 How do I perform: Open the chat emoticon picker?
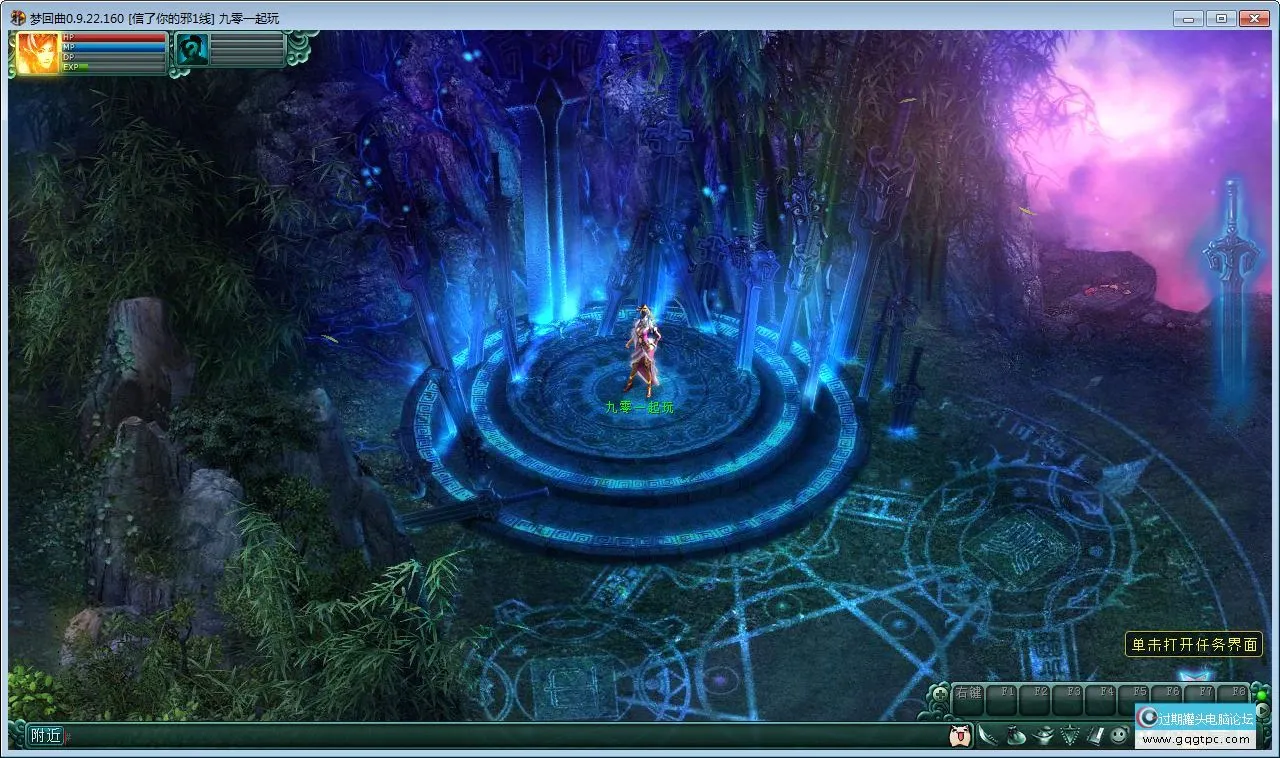(x=959, y=736)
